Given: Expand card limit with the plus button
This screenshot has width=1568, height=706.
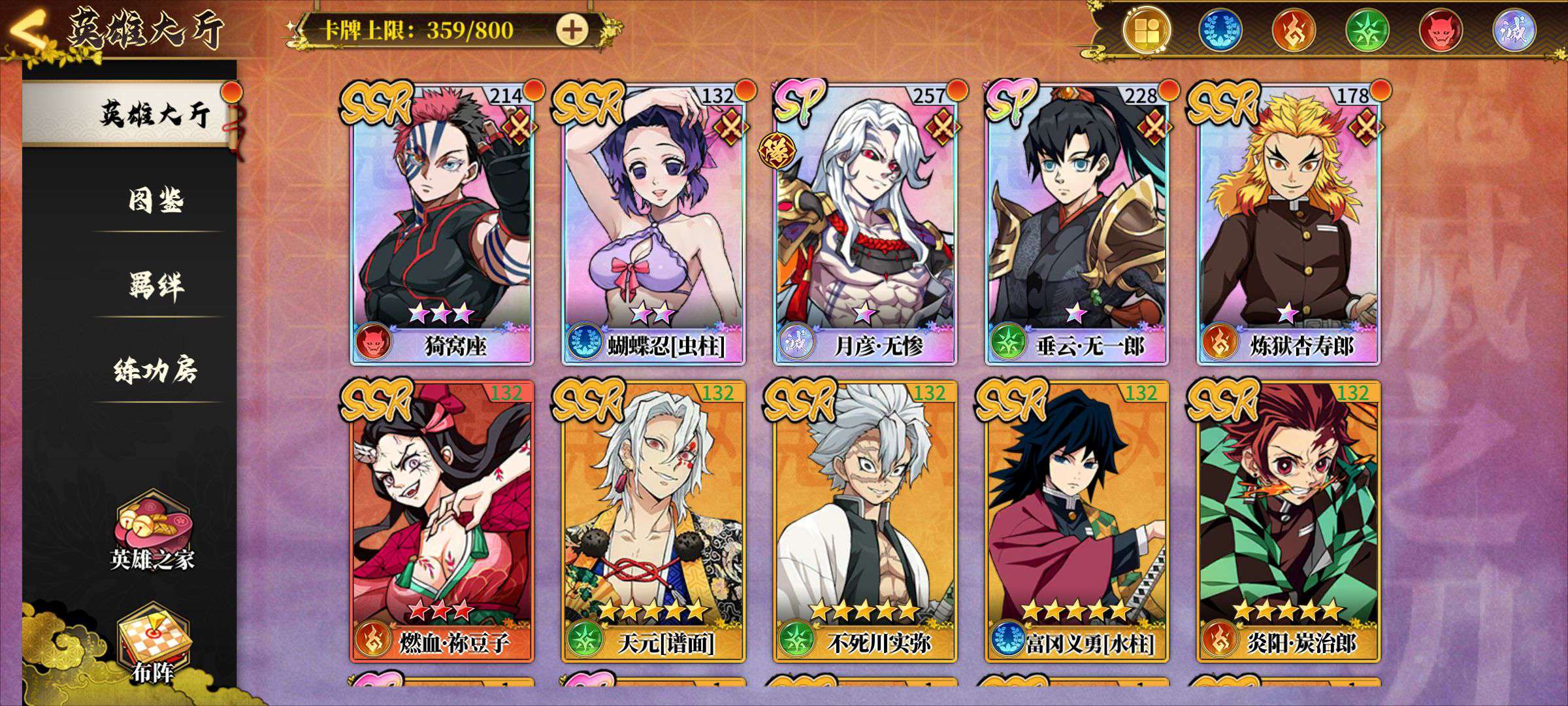Looking at the screenshot, I should click(x=572, y=29).
